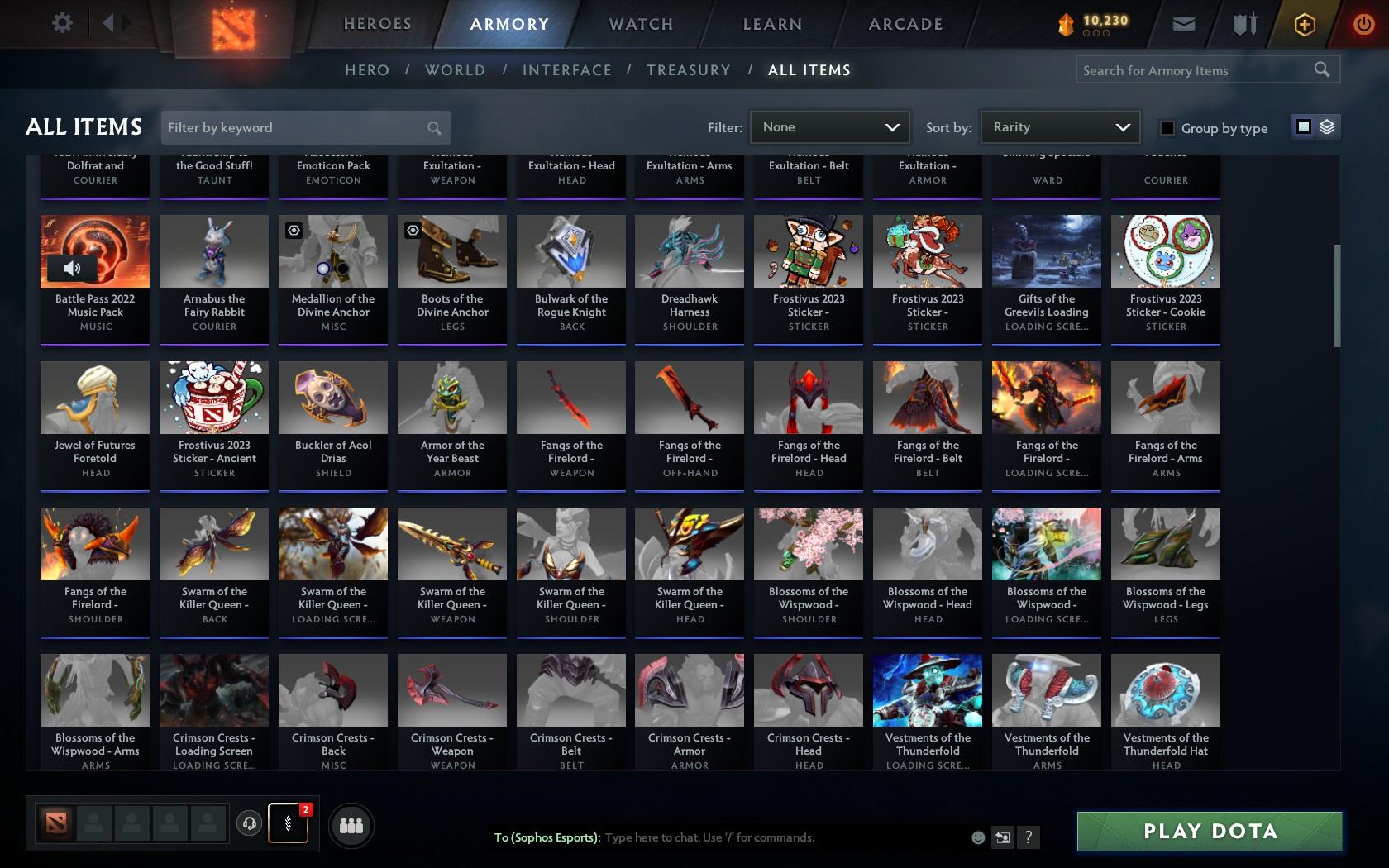Open the Sort by Rarity dropdown
Viewport: 1389px width, 868px height.
pyautogui.click(x=1060, y=127)
